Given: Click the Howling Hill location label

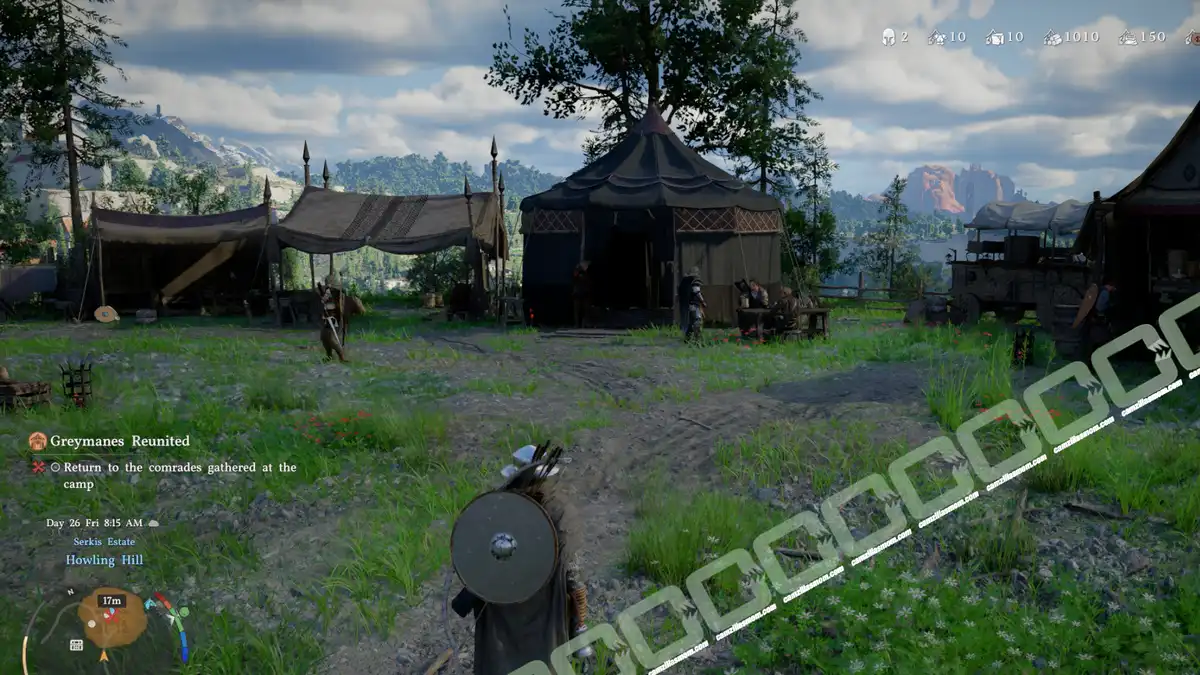Looking at the screenshot, I should pyautogui.click(x=104, y=560).
